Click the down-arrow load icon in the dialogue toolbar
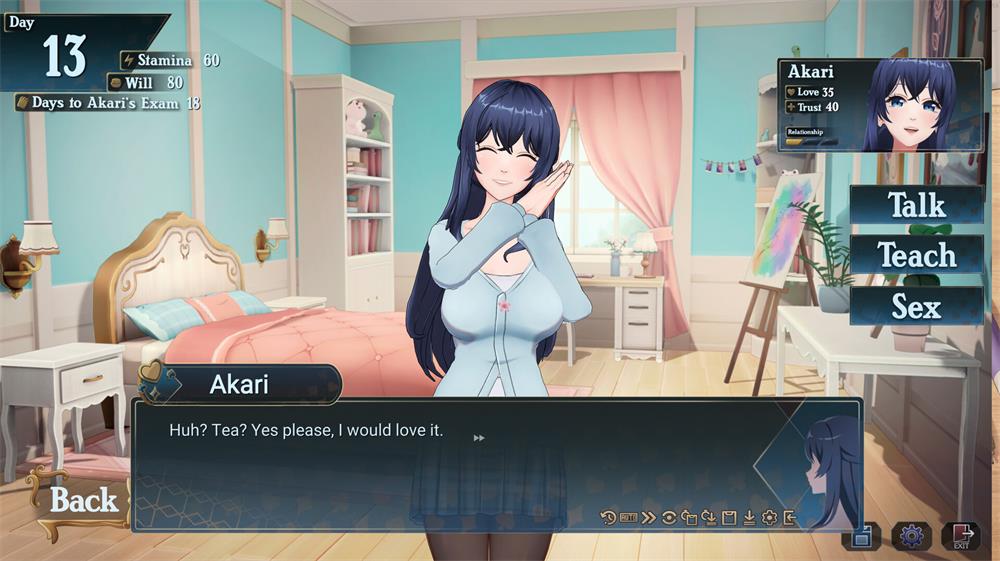The image size is (1000, 561). pyautogui.click(x=749, y=517)
